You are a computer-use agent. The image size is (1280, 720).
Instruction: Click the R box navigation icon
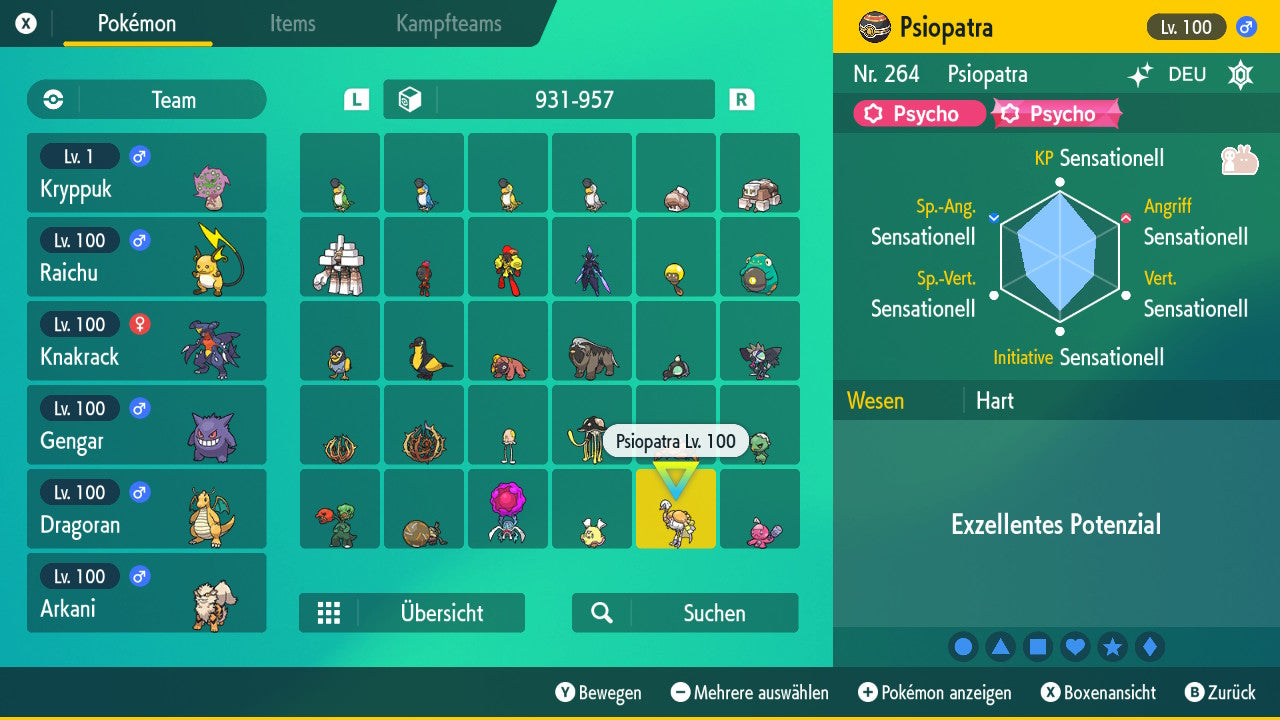click(740, 99)
